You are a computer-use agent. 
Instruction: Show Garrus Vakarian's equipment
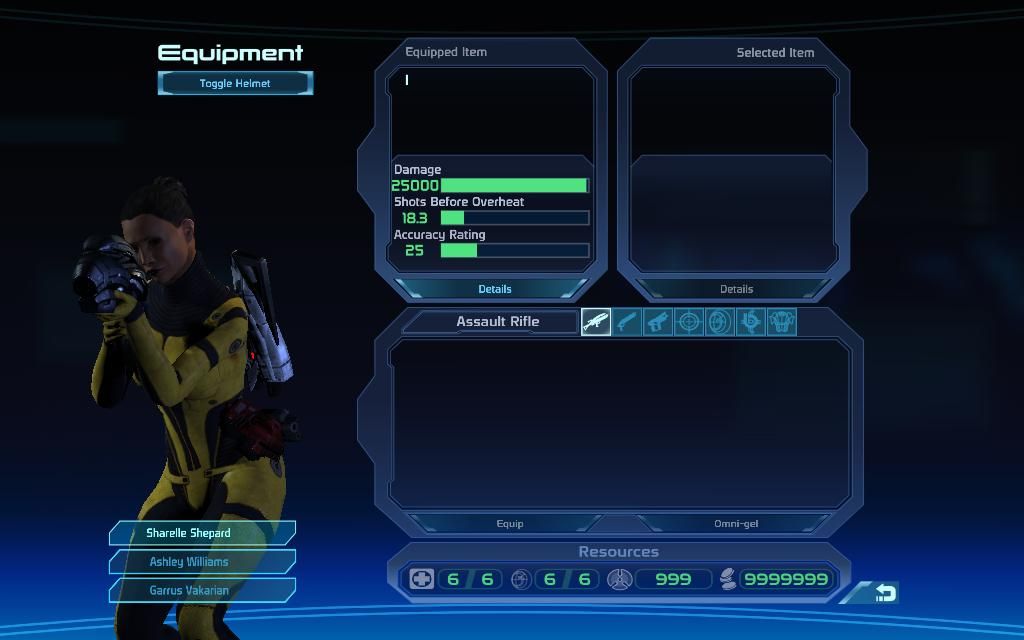(202, 590)
